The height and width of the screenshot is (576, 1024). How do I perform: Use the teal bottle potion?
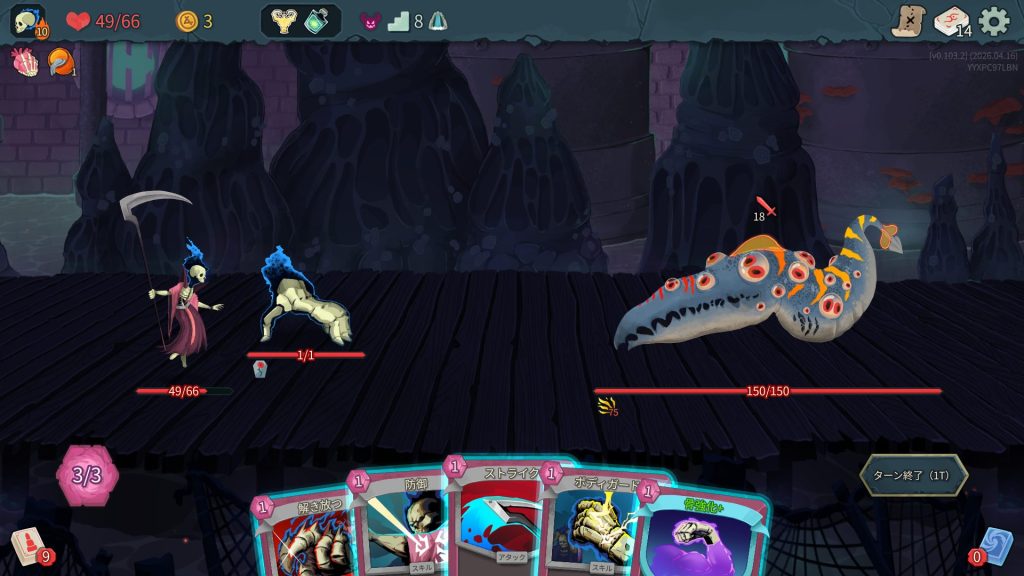pos(317,21)
